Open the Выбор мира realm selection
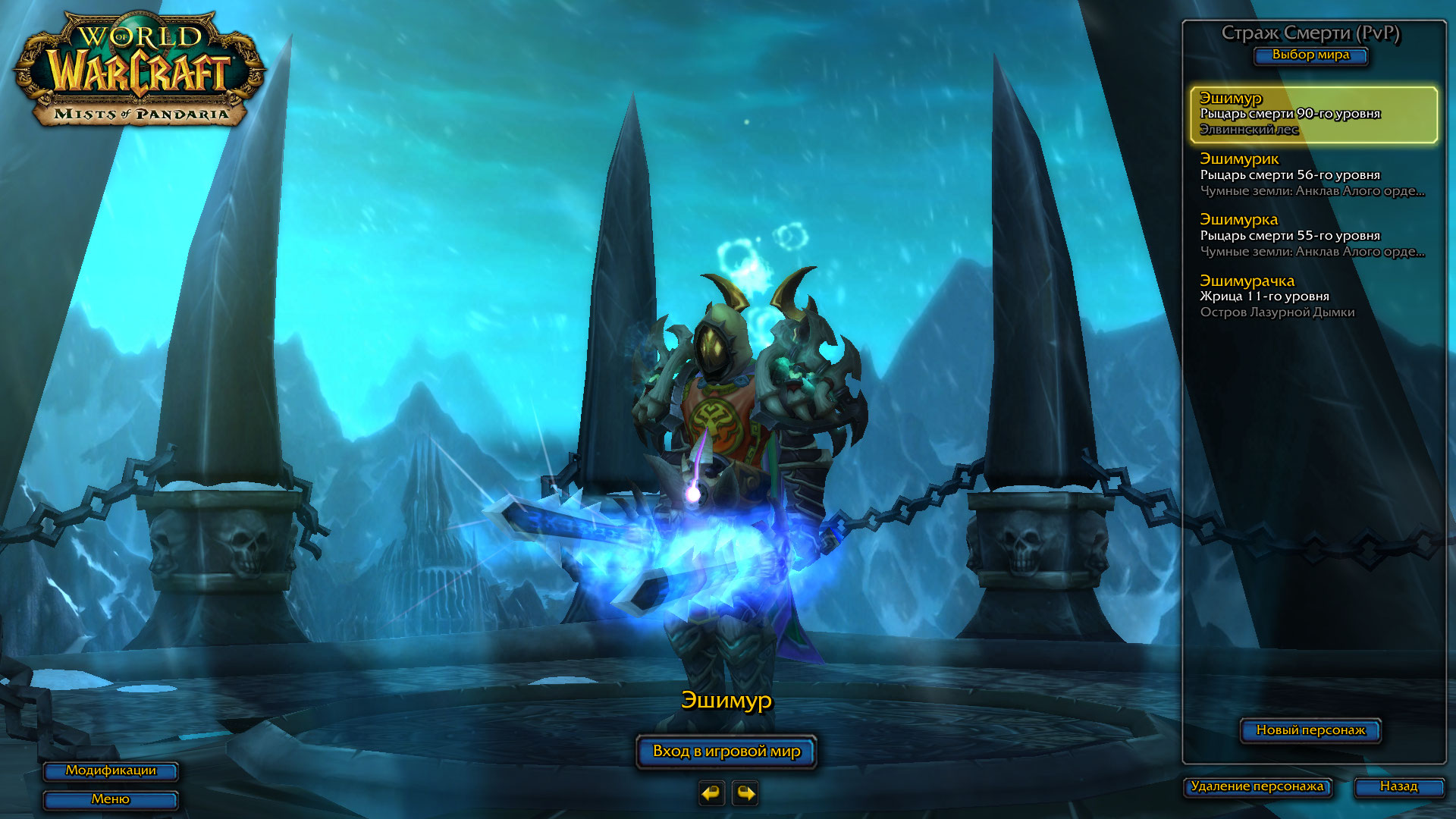1456x819 pixels. click(1310, 55)
